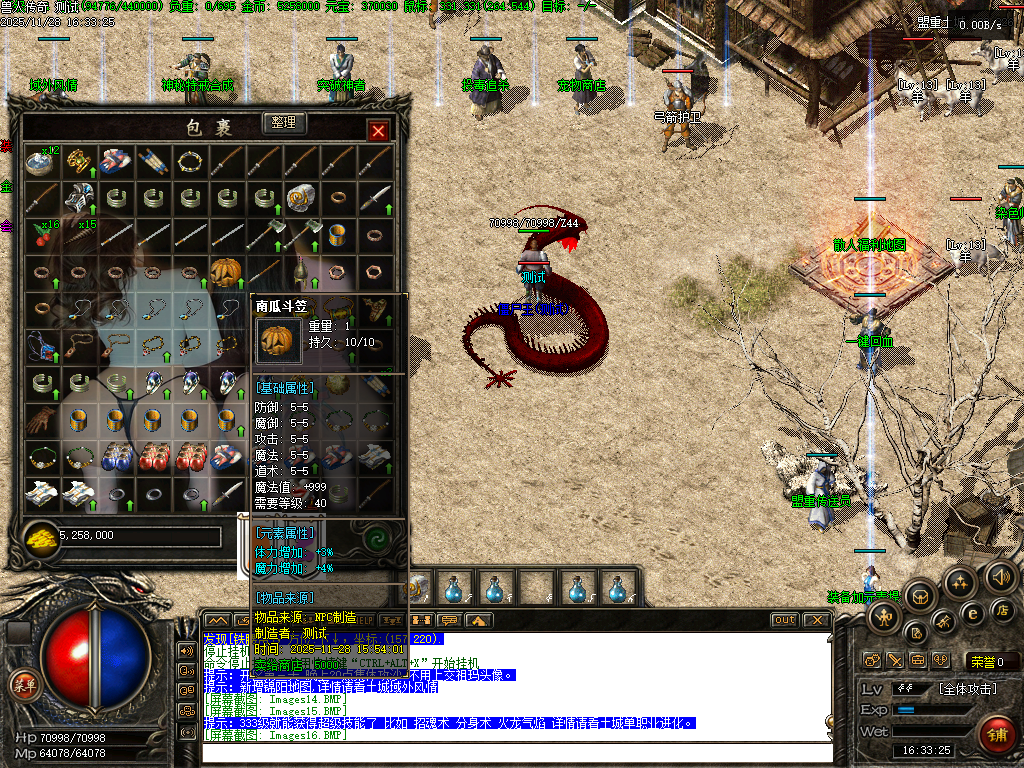Open the crossed-swords small square button
This screenshot has width=1024, height=768.
(894, 660)
